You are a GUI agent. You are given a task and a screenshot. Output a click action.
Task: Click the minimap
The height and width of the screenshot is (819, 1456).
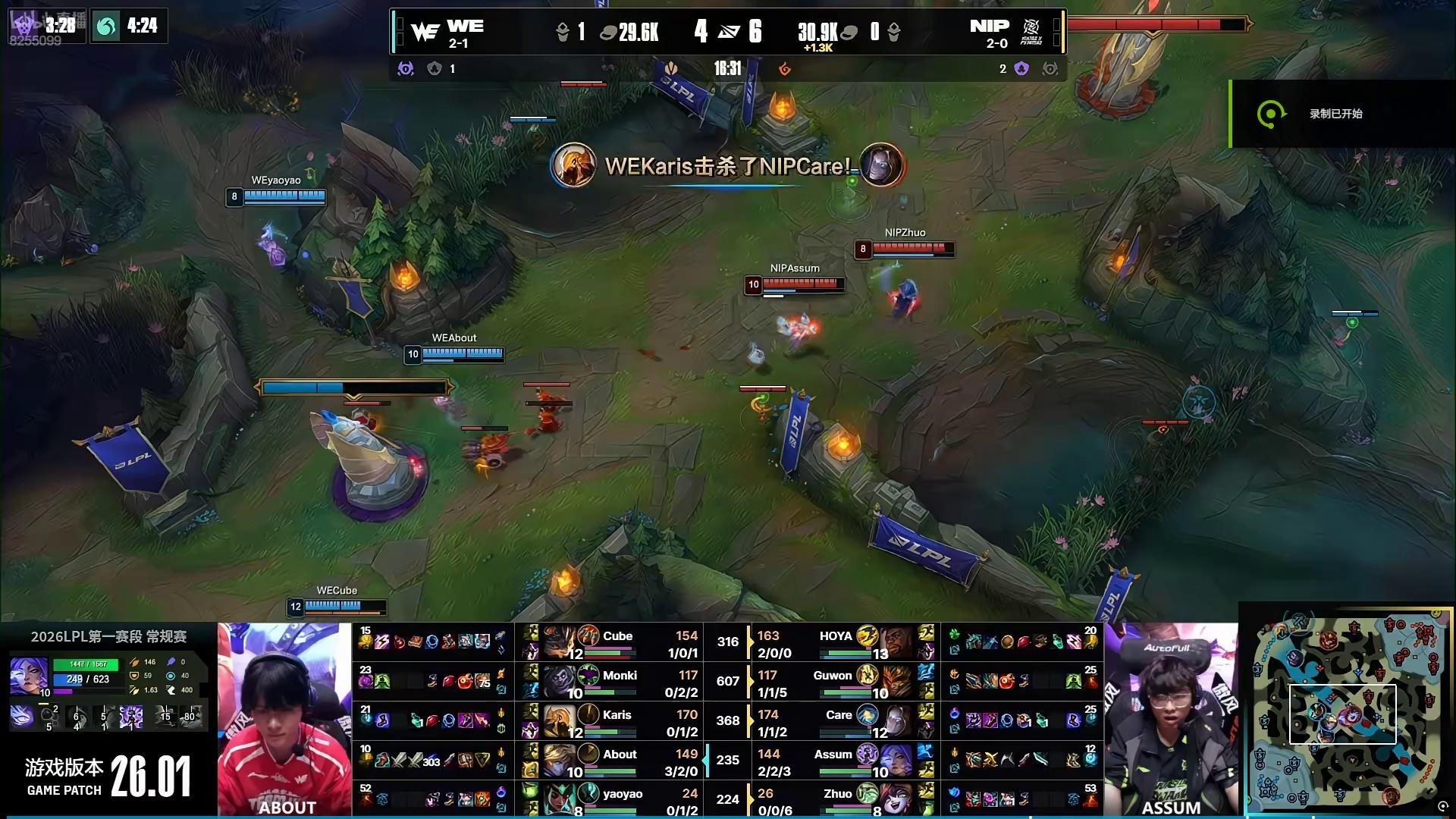coord(1346,711)
